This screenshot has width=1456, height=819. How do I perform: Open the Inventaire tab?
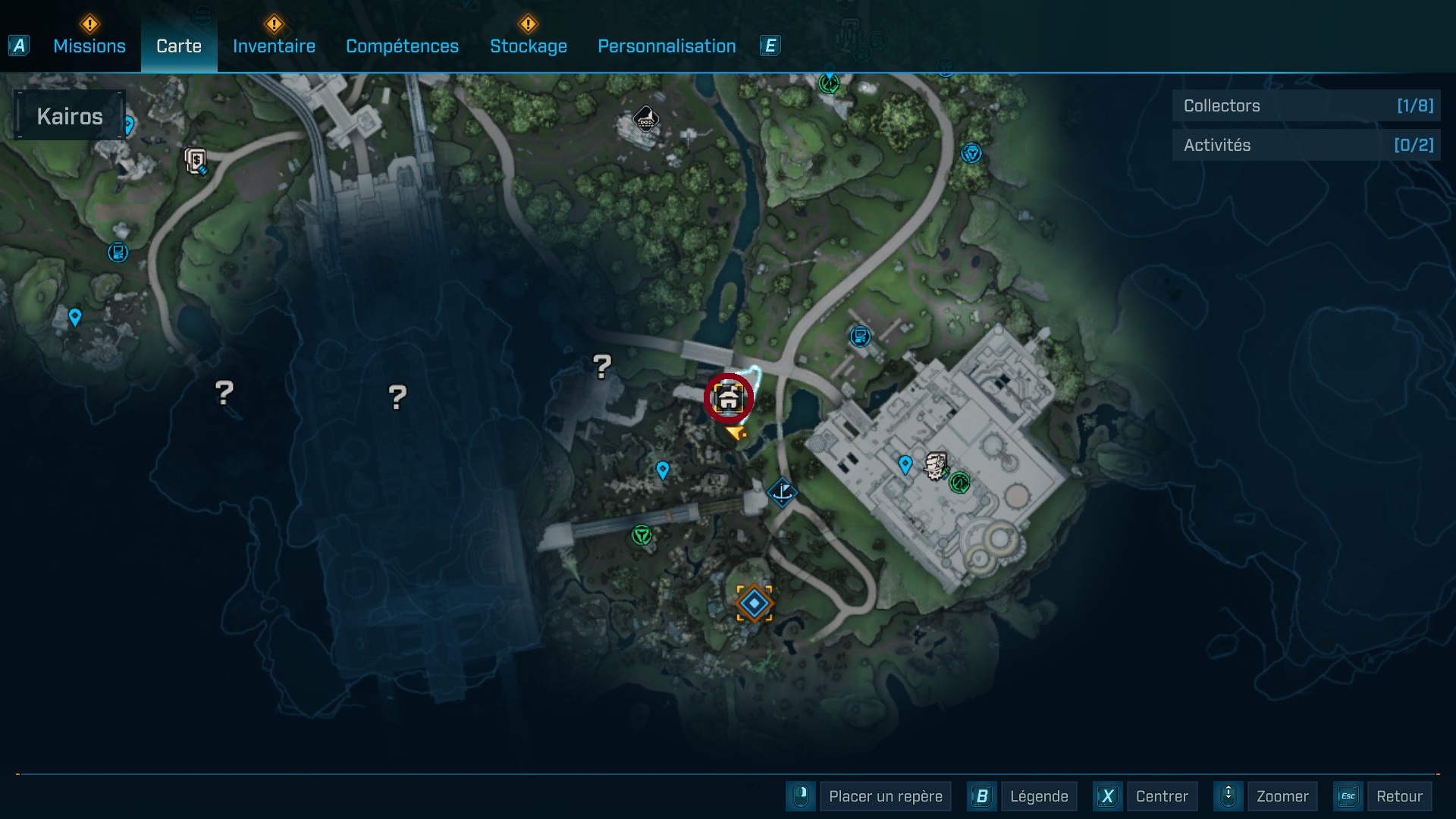[x=274, y=46]
